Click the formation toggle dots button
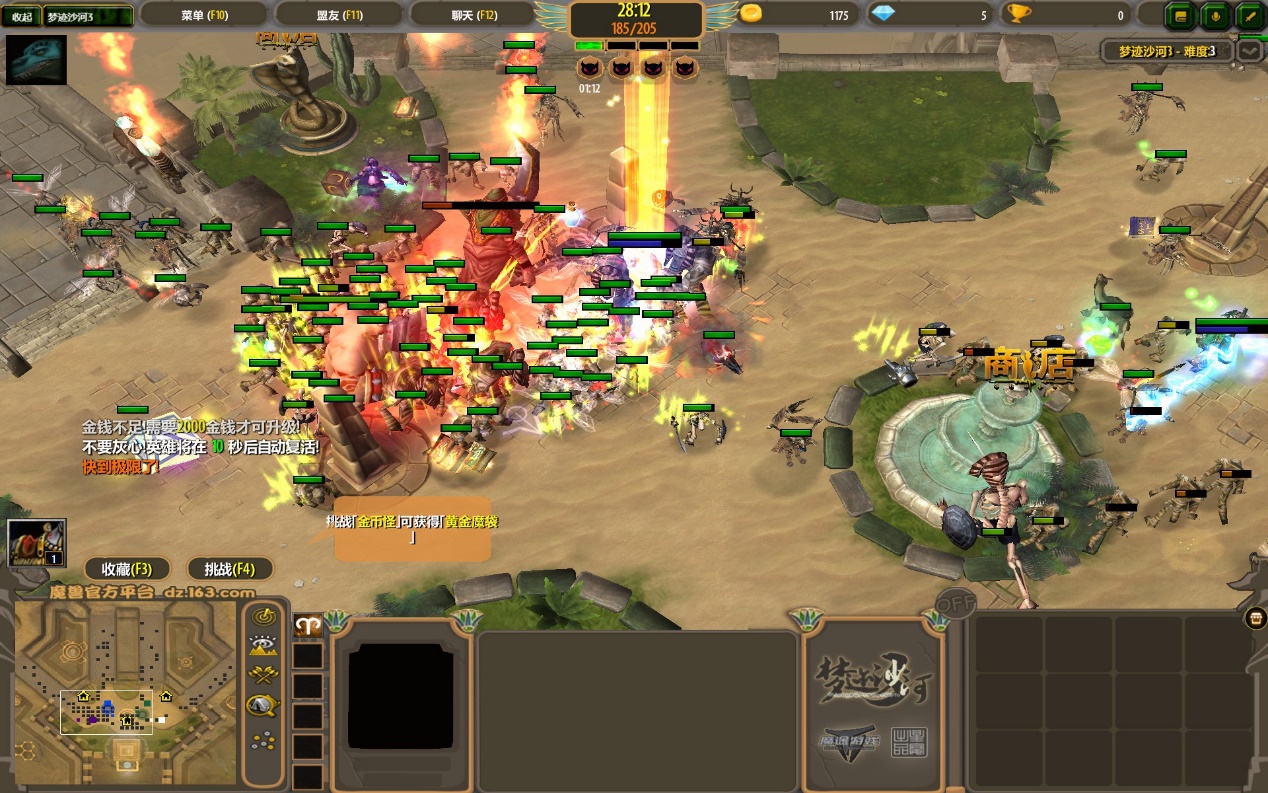The width and height of the screenshot is (1268, 793). [x=263, y=741]
